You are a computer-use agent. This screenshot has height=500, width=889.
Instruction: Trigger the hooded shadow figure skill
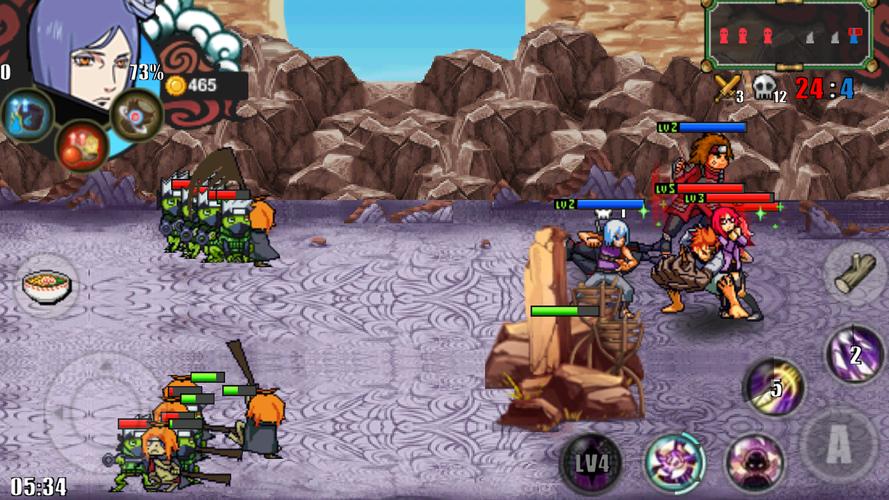tap(754, 461)
